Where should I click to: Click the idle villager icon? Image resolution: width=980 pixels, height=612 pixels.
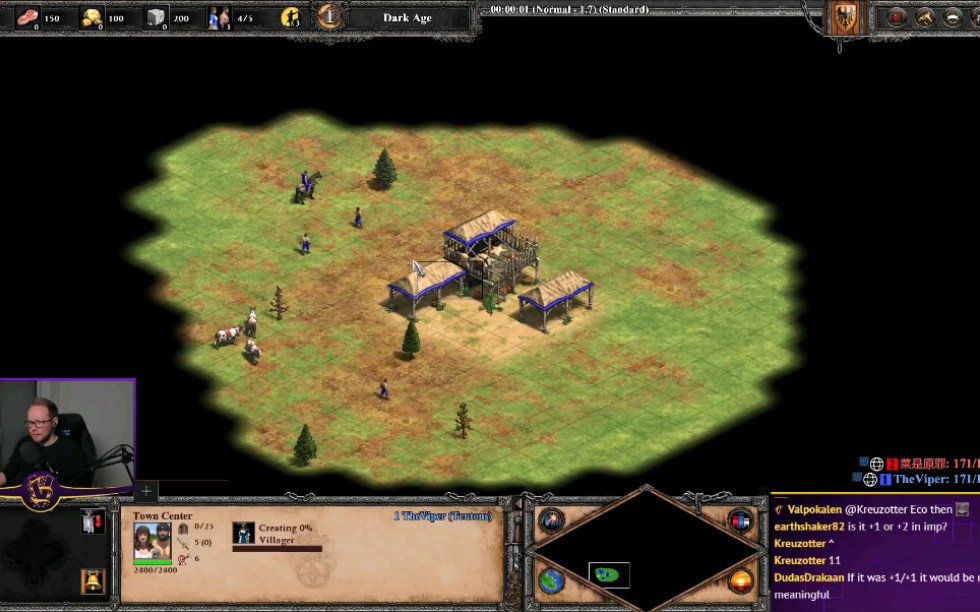(x=290, y=17)
